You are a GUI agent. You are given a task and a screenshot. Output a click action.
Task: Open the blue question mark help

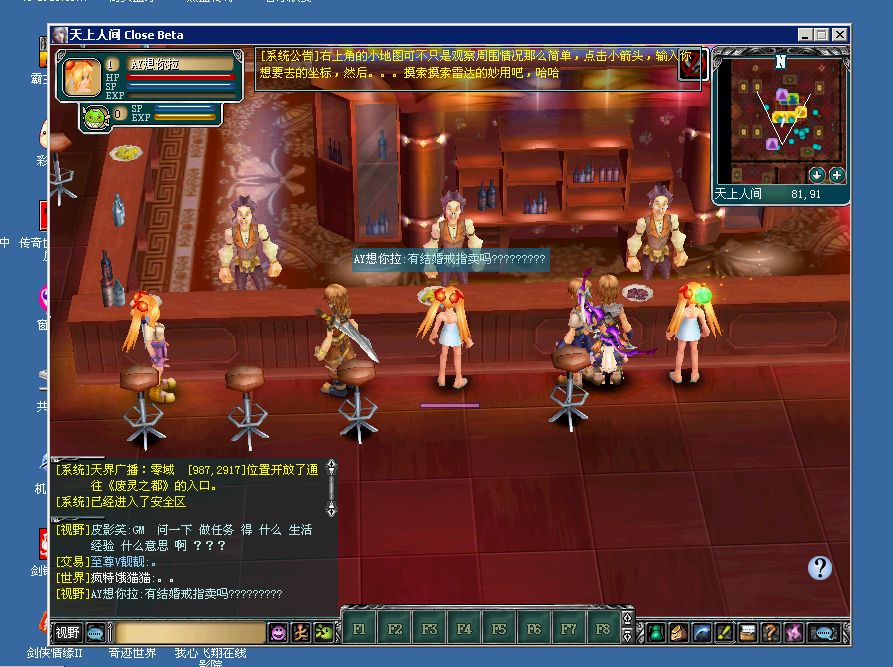click(x=820, y=568)
